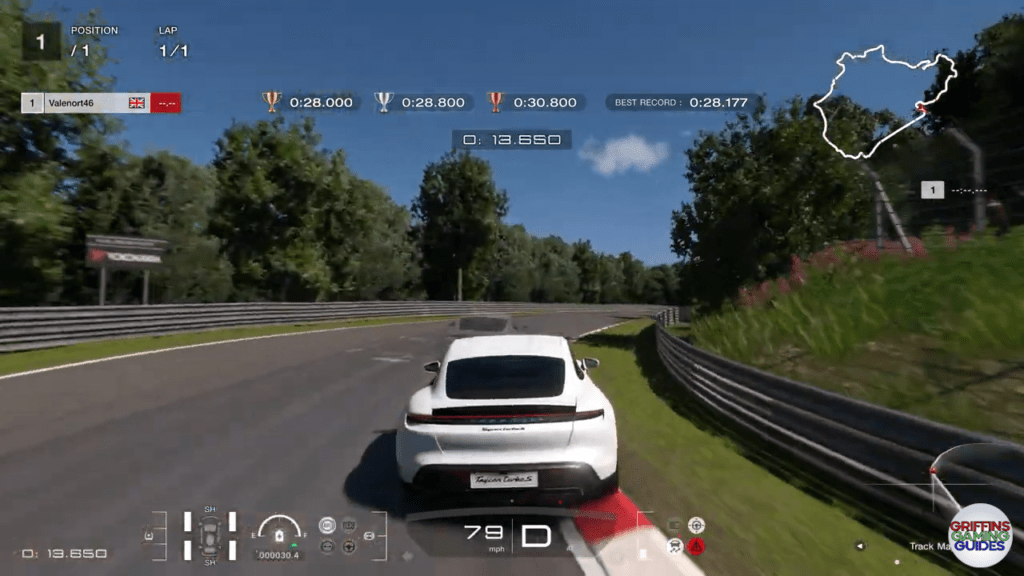Image resolution: width=1024 pixels, height=576 pixels.
Task: Click the bronze trophy target time
Action: (533, 102)
